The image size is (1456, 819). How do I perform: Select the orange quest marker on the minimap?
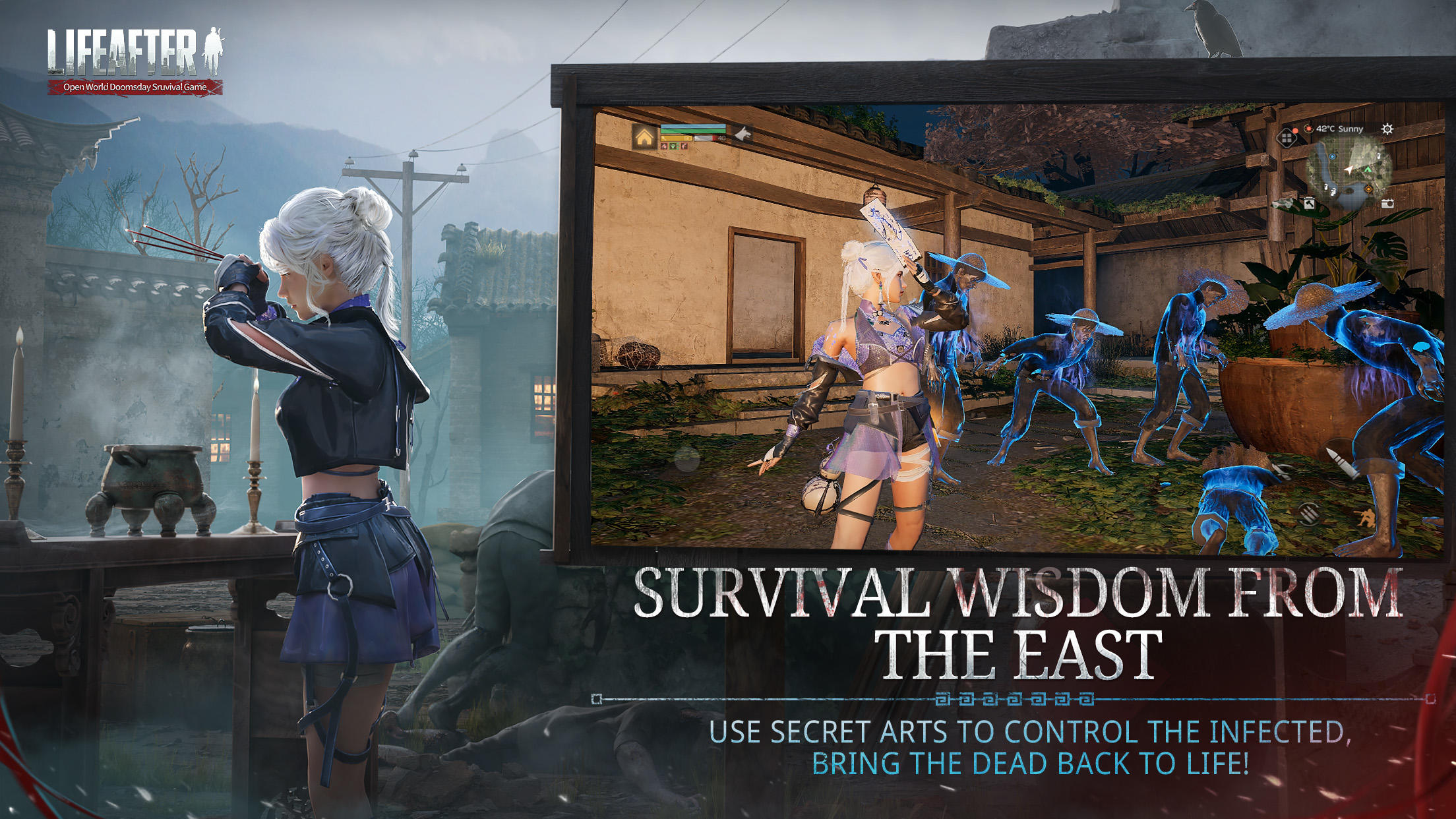(1368, 189)
